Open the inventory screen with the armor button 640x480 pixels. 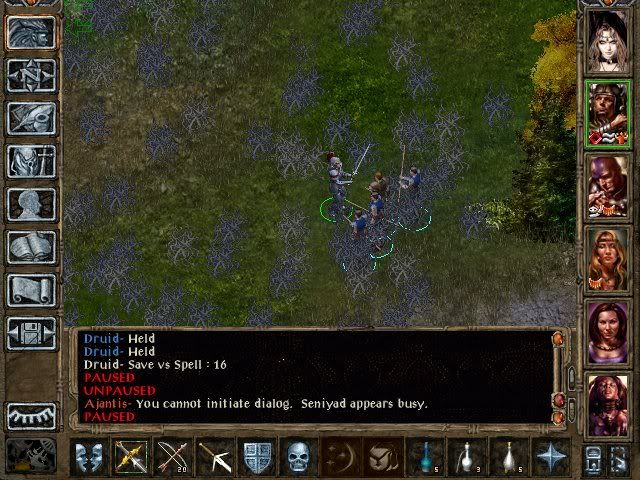[31, 161]
